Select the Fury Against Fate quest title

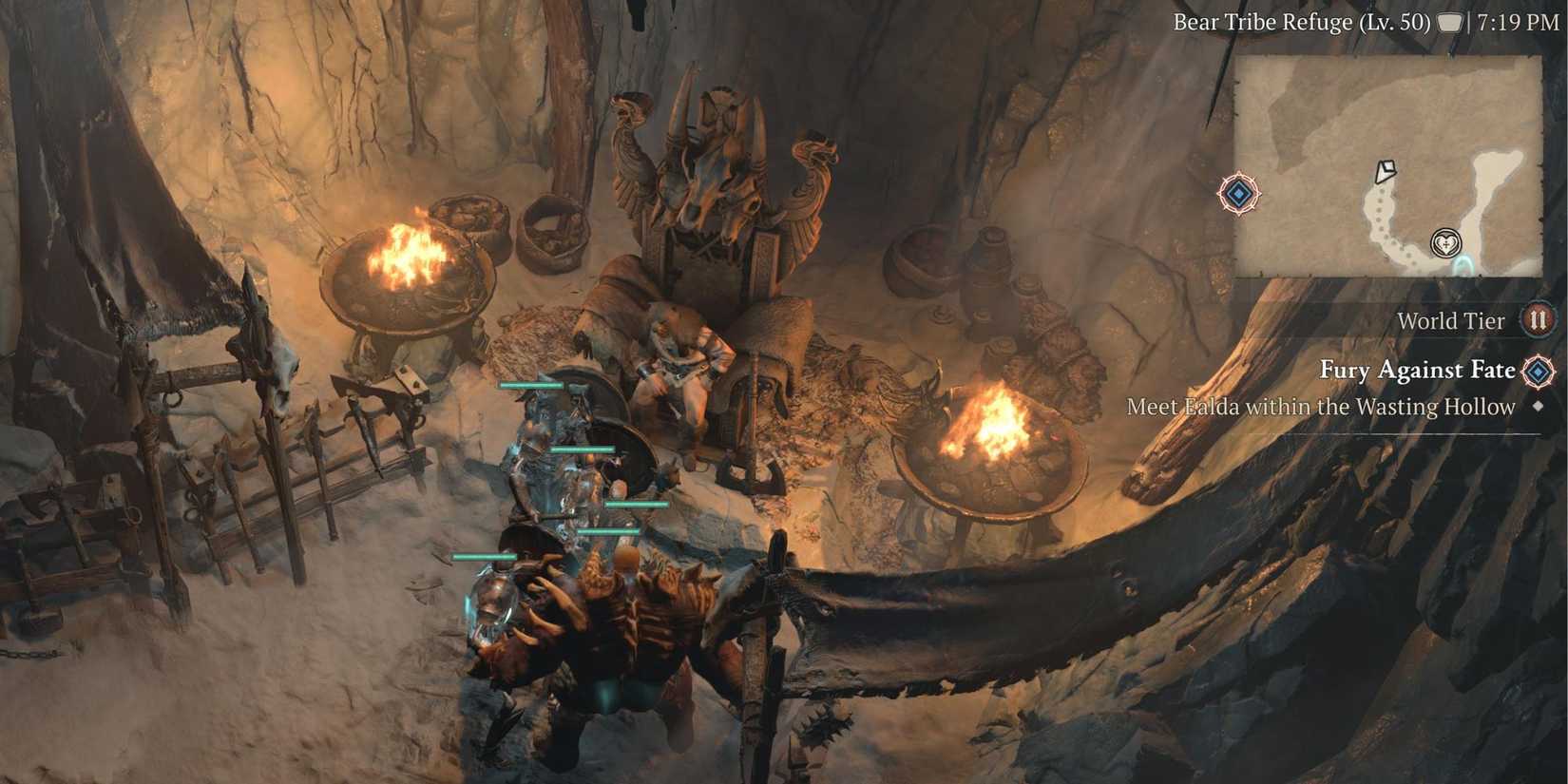tap(1418, 371)
